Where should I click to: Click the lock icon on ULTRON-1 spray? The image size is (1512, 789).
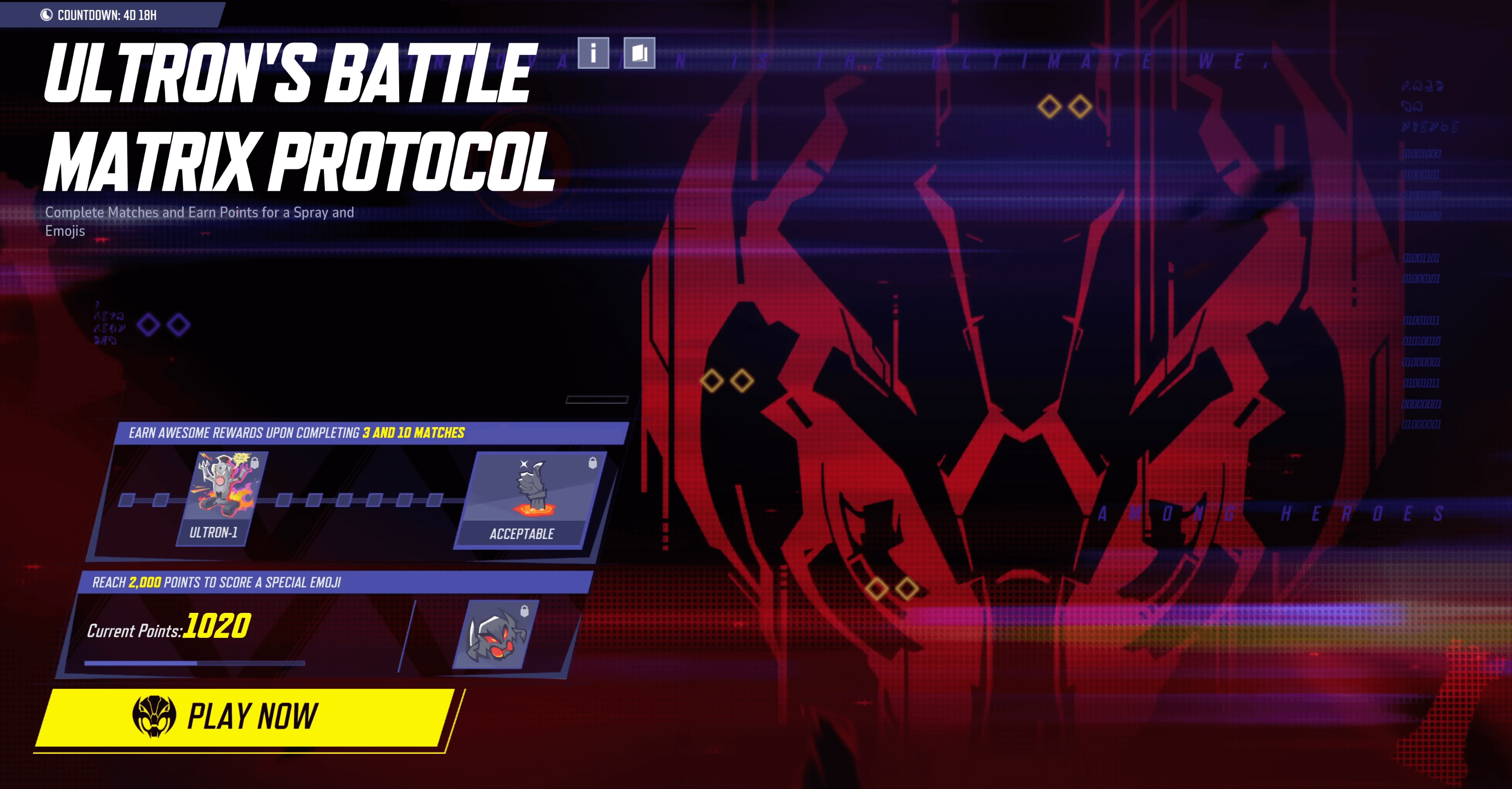pos(254,464)
